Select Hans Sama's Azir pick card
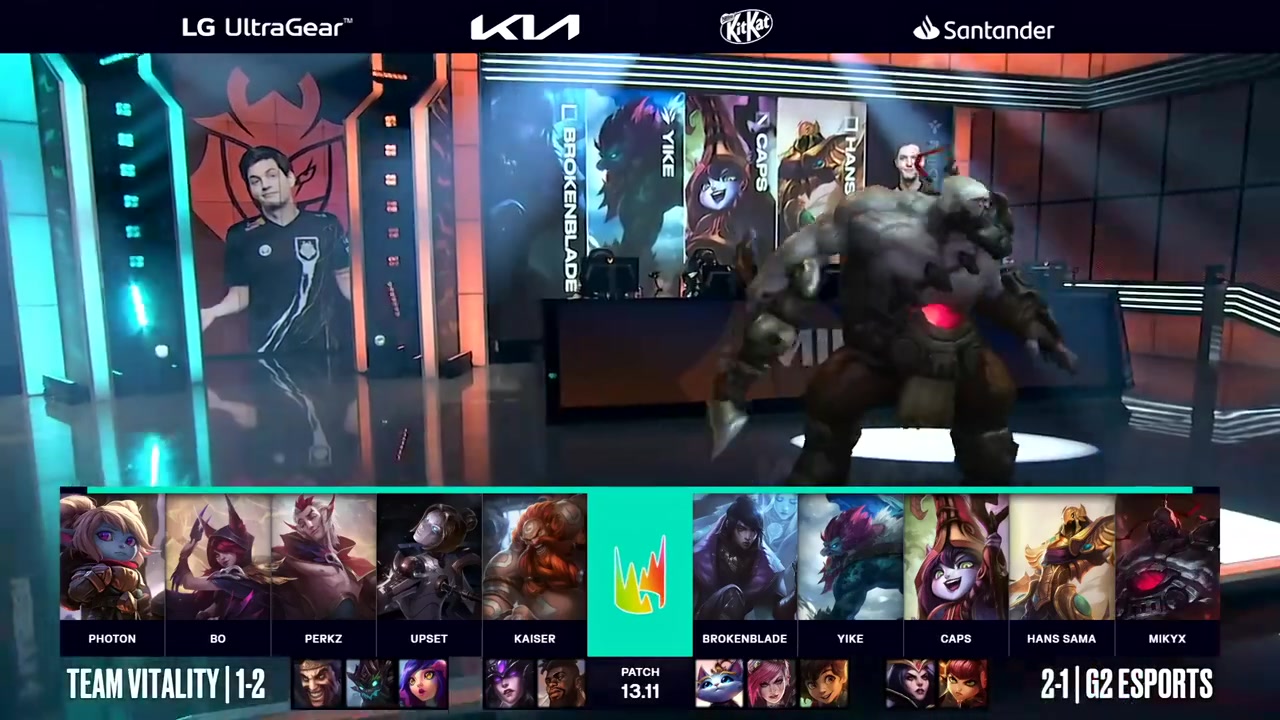 pyautogui.click(x=1061, y=558)
